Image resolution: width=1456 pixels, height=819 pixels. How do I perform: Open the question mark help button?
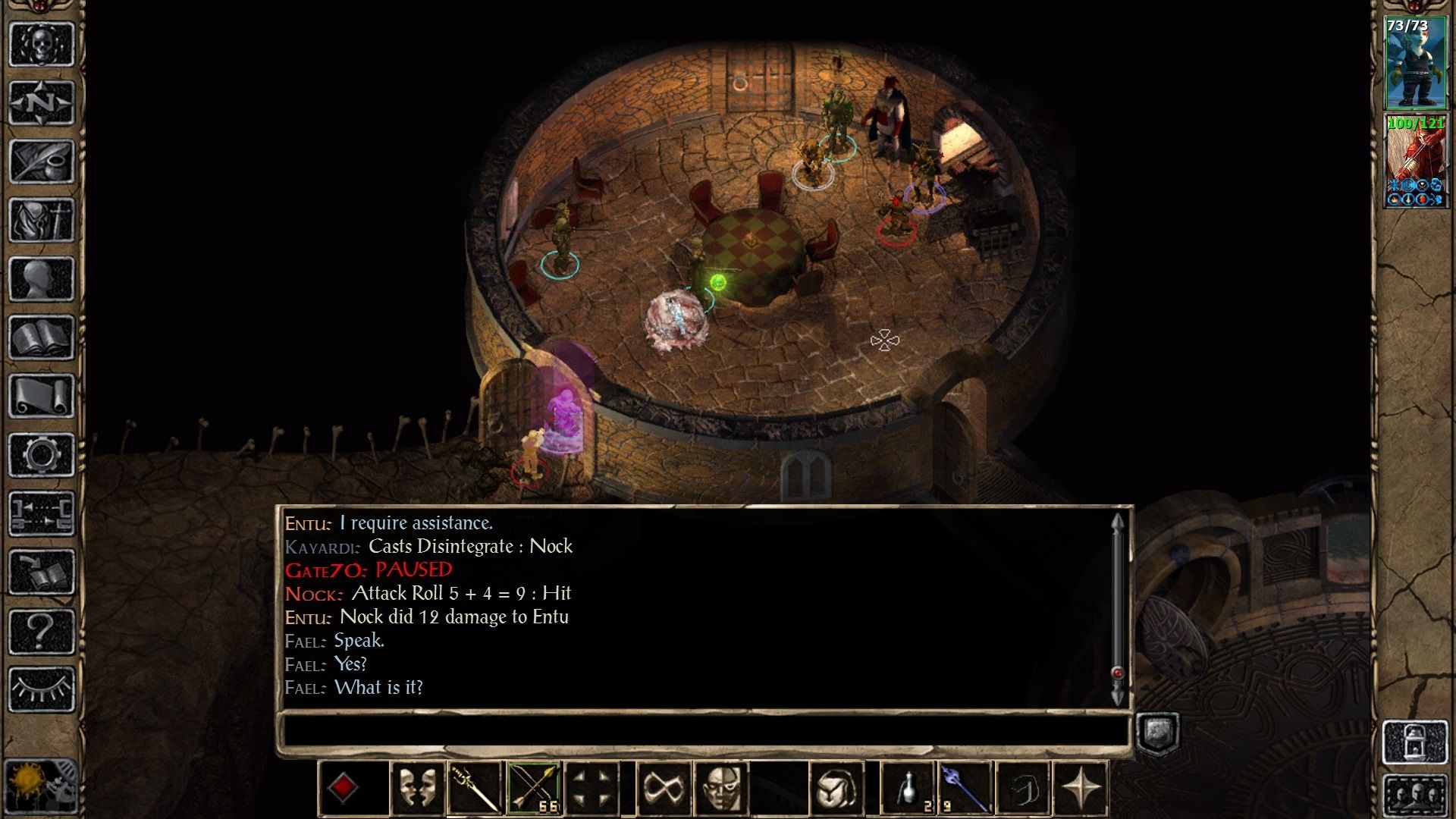(41, 631)
